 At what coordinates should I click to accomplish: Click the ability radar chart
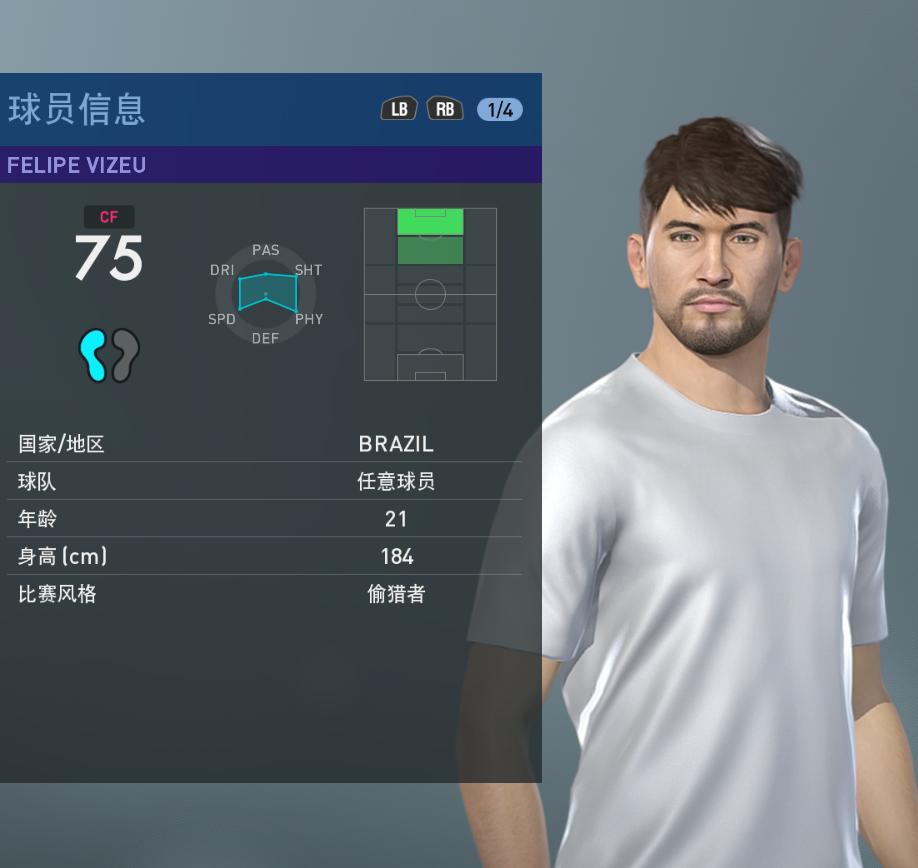click(266, 293)
